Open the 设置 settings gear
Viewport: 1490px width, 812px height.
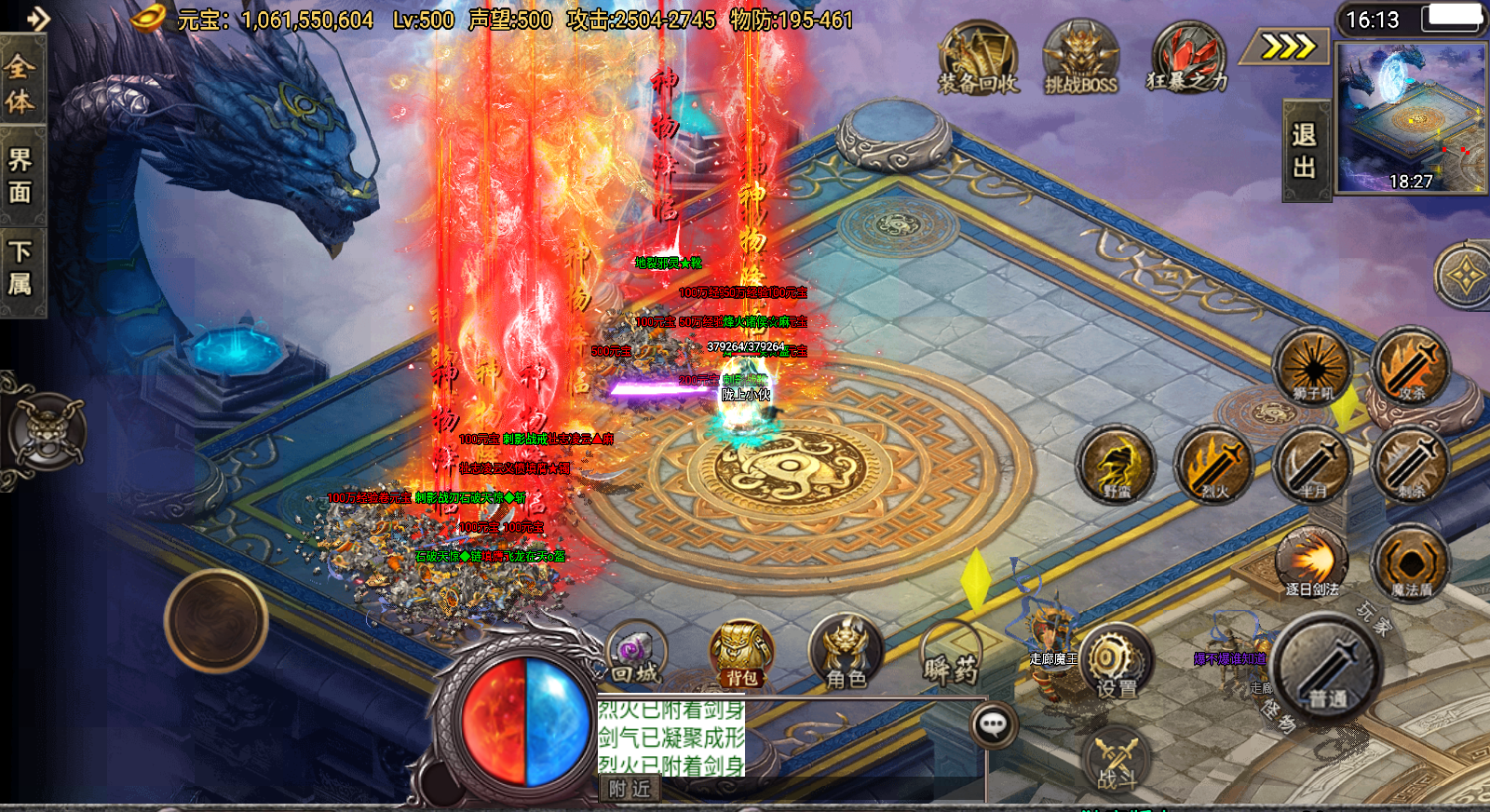pyautogui.click(x=1116, y=663)
